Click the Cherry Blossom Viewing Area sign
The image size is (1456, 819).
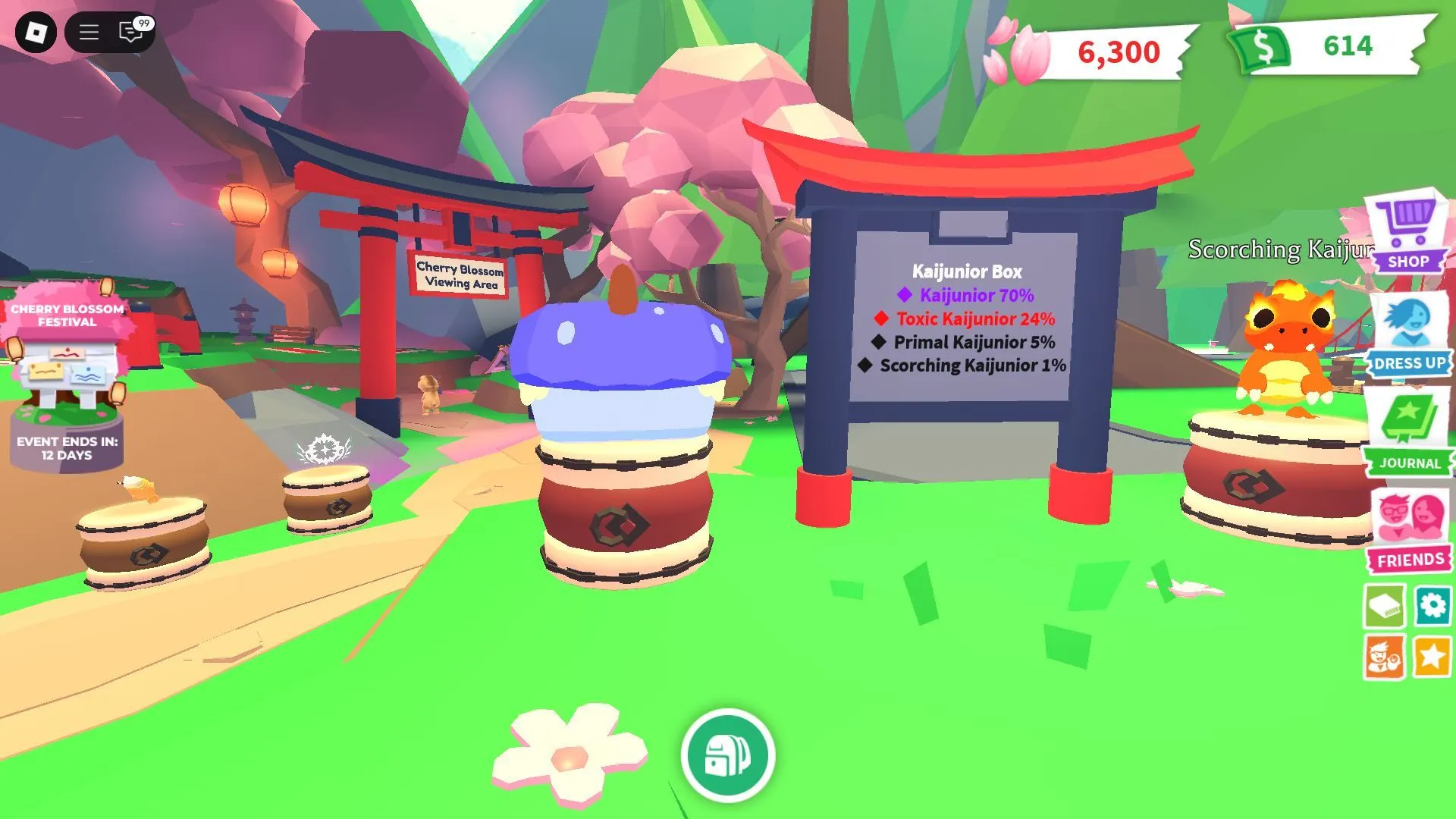point(461,275)
